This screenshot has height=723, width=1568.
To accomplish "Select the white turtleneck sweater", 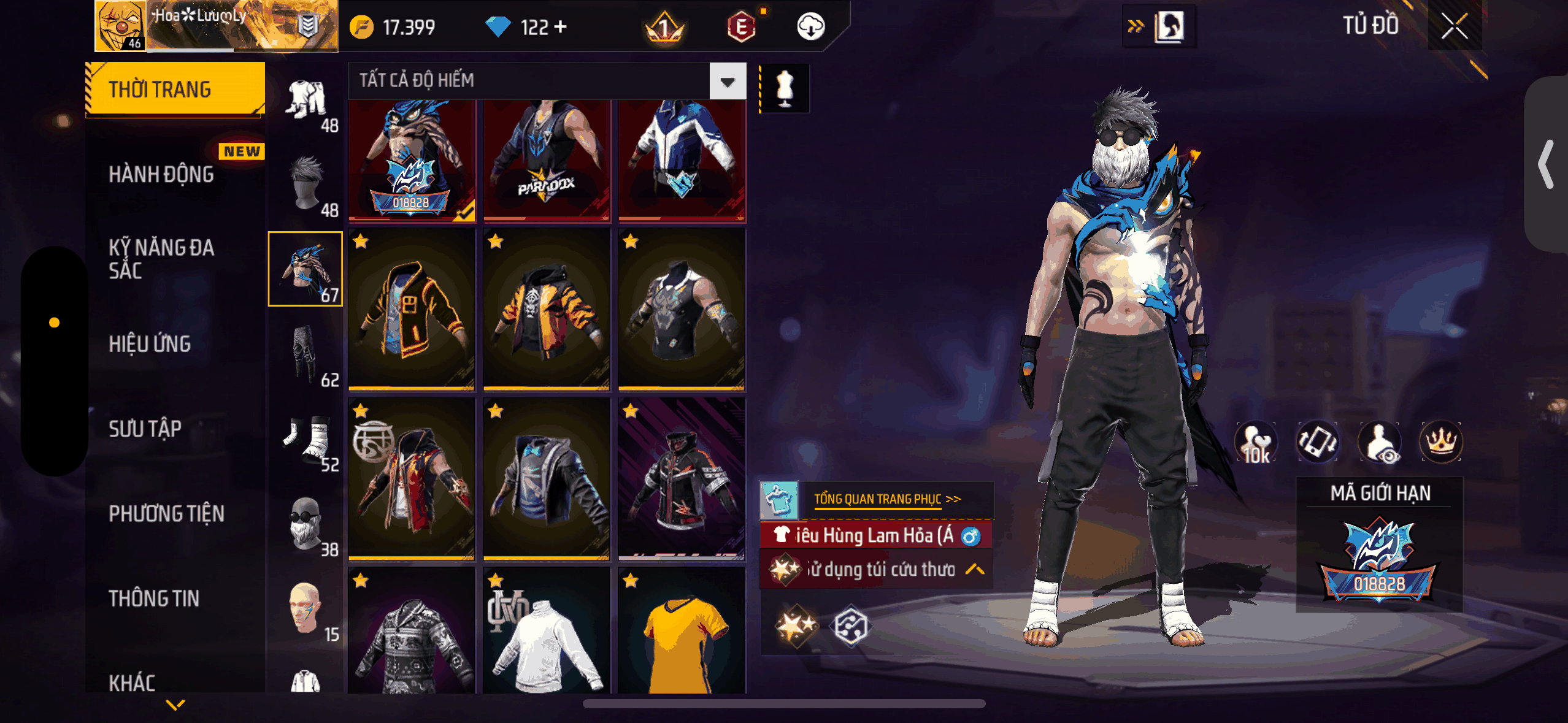I will (x=546, y=632).
